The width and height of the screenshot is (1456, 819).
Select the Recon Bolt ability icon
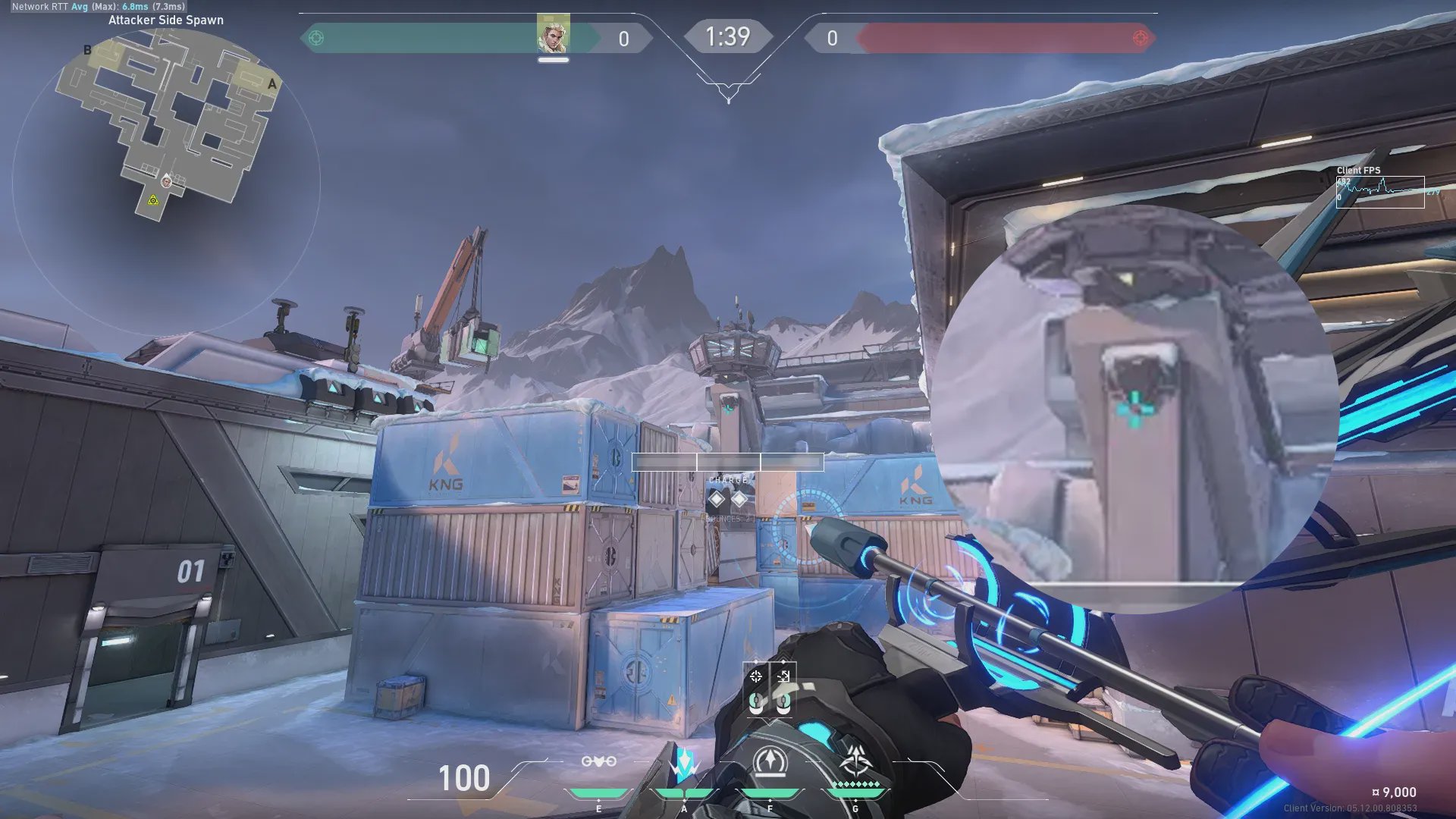pos(770,761)
